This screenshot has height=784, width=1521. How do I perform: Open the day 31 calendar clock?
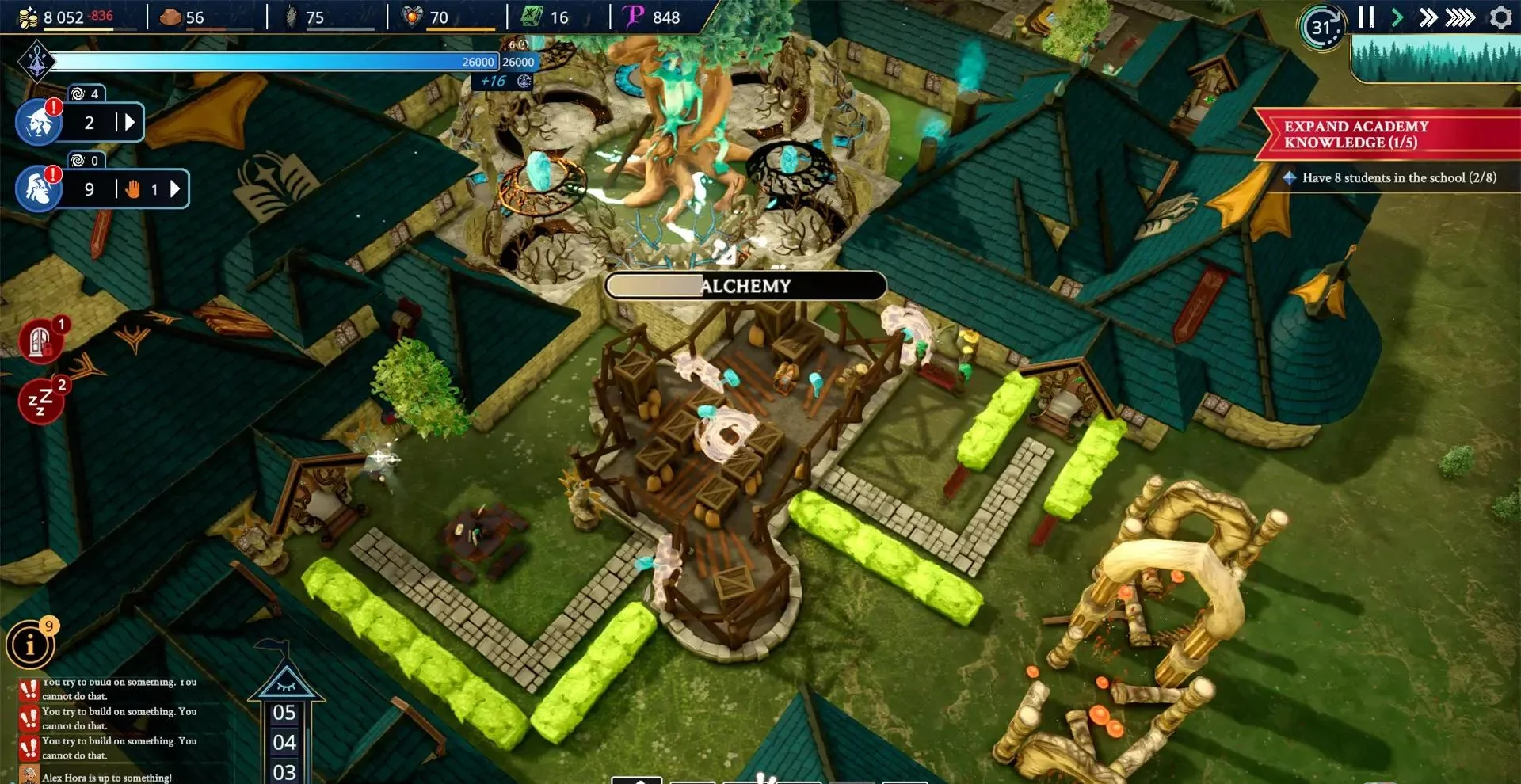point(1321,28)
